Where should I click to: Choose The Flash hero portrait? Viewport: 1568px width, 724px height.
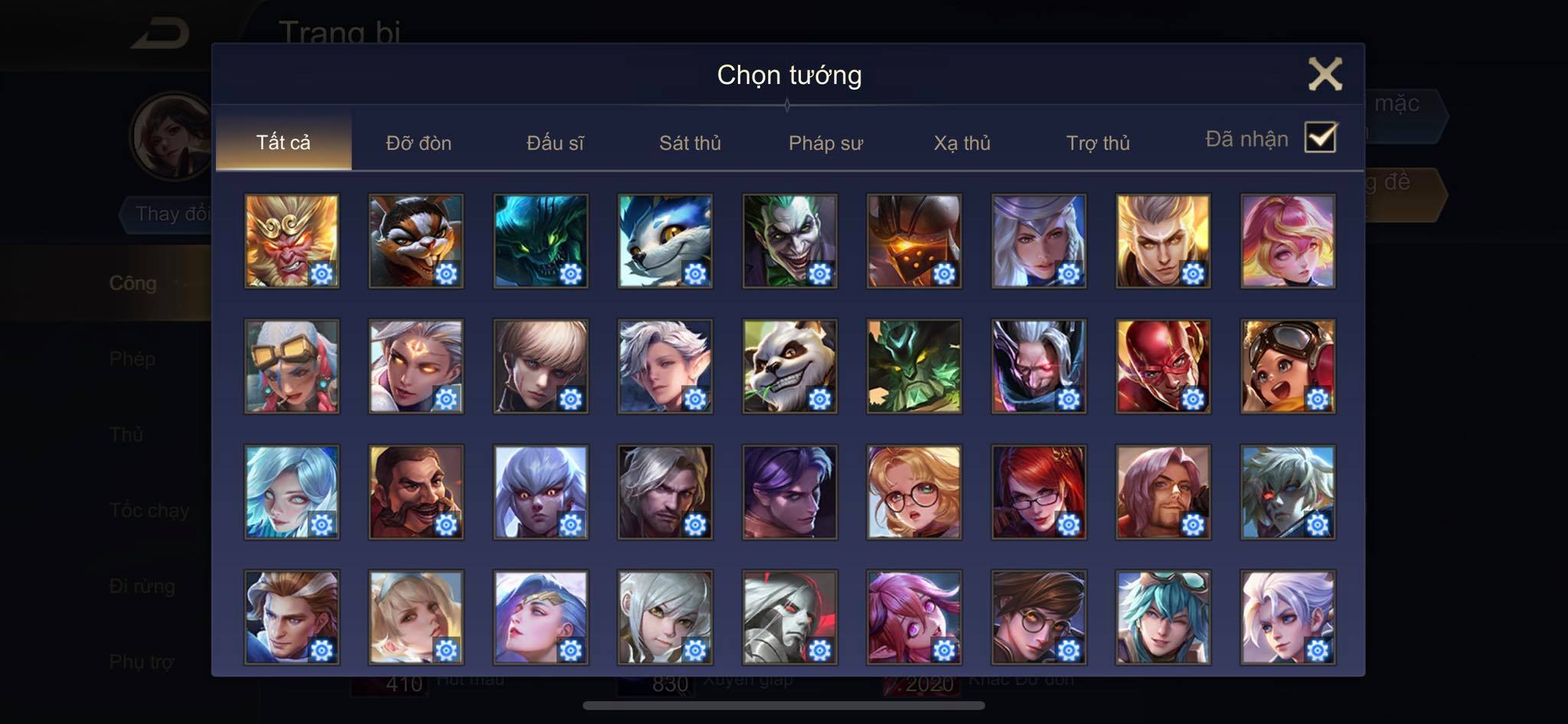coord(1163,367)
